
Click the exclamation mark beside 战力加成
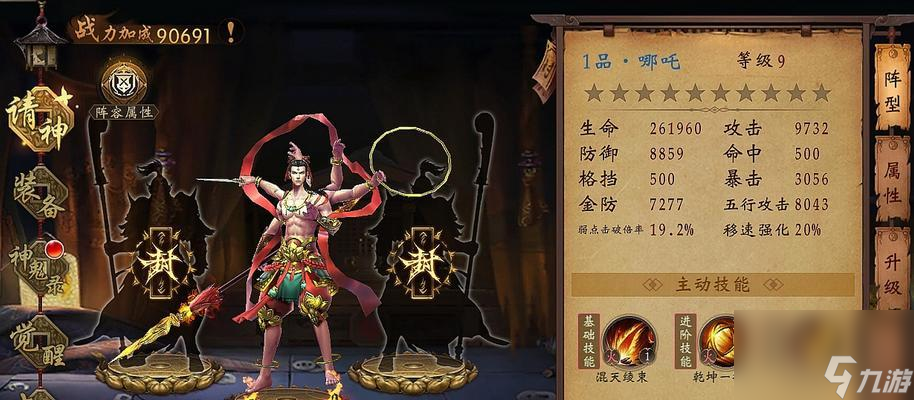231,33
